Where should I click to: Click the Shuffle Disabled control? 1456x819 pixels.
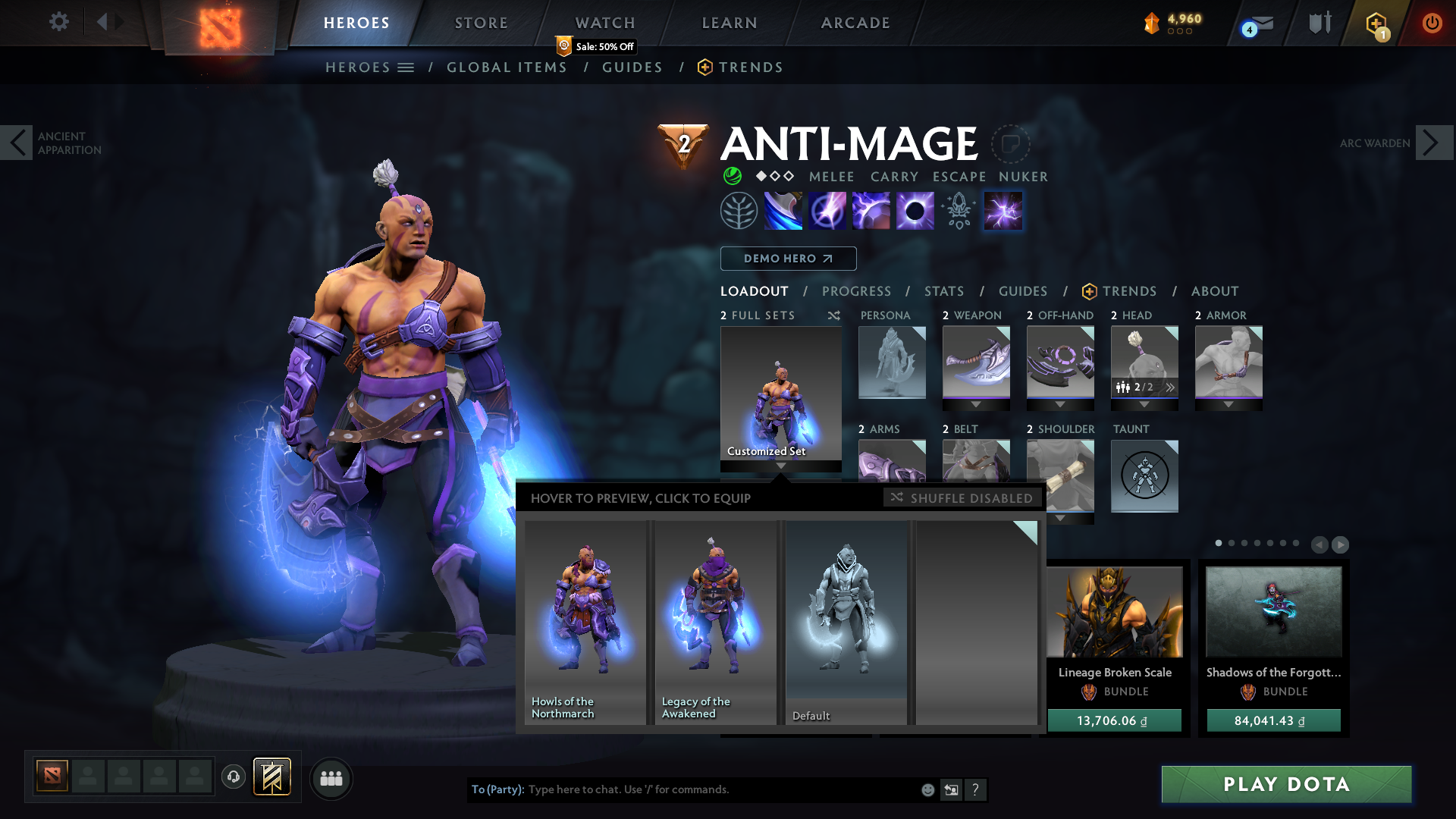(962, 498)
